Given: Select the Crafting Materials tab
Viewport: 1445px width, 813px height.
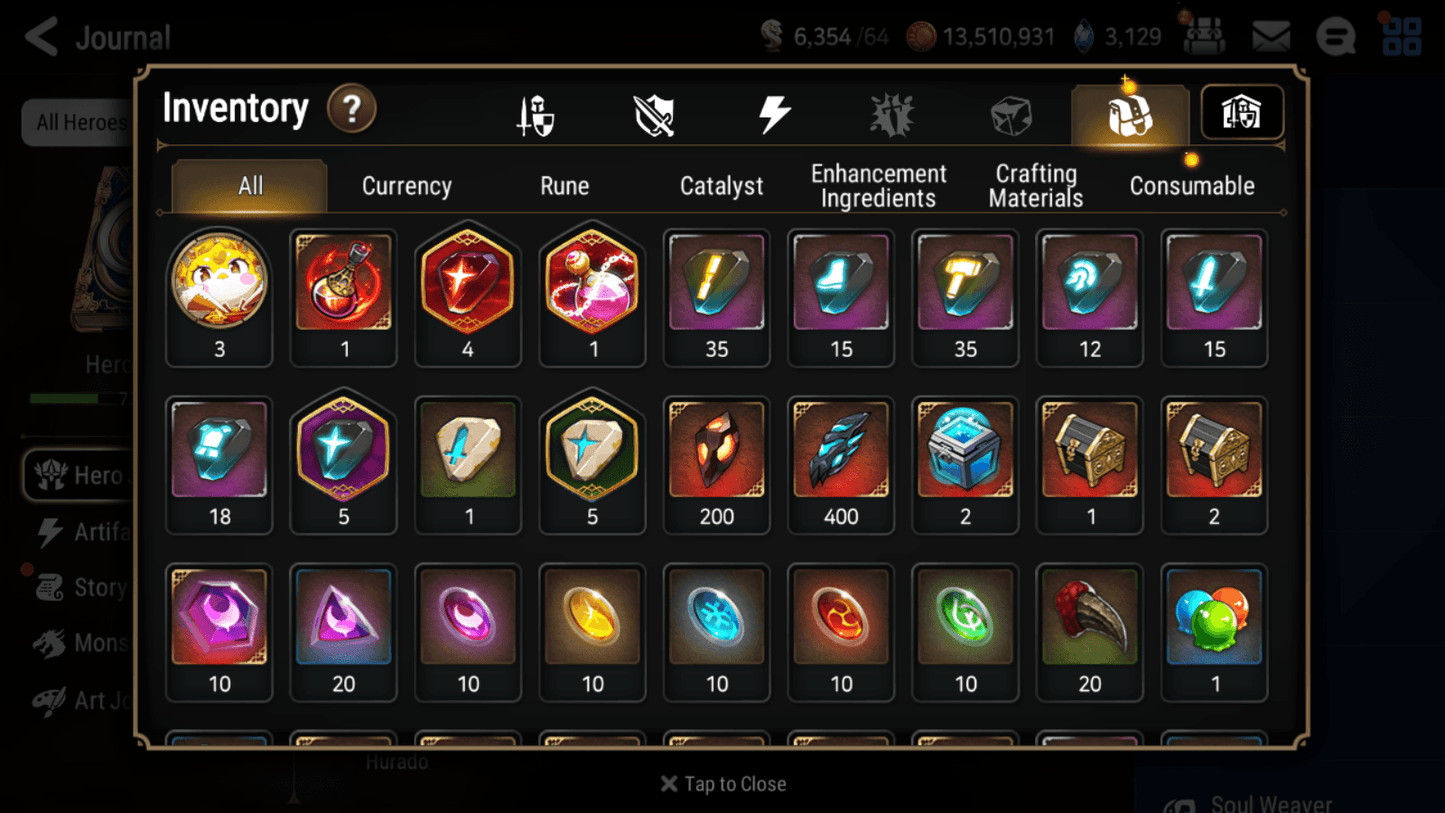Looking at the screenshot, I should point(1035,185).
